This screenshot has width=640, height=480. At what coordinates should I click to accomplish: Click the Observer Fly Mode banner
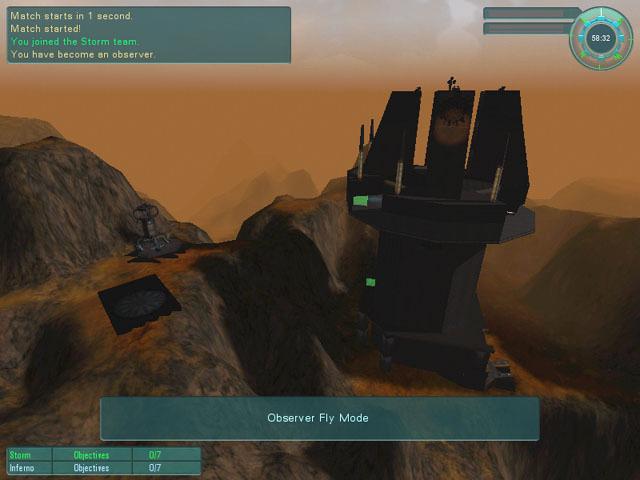coord(319,418)
